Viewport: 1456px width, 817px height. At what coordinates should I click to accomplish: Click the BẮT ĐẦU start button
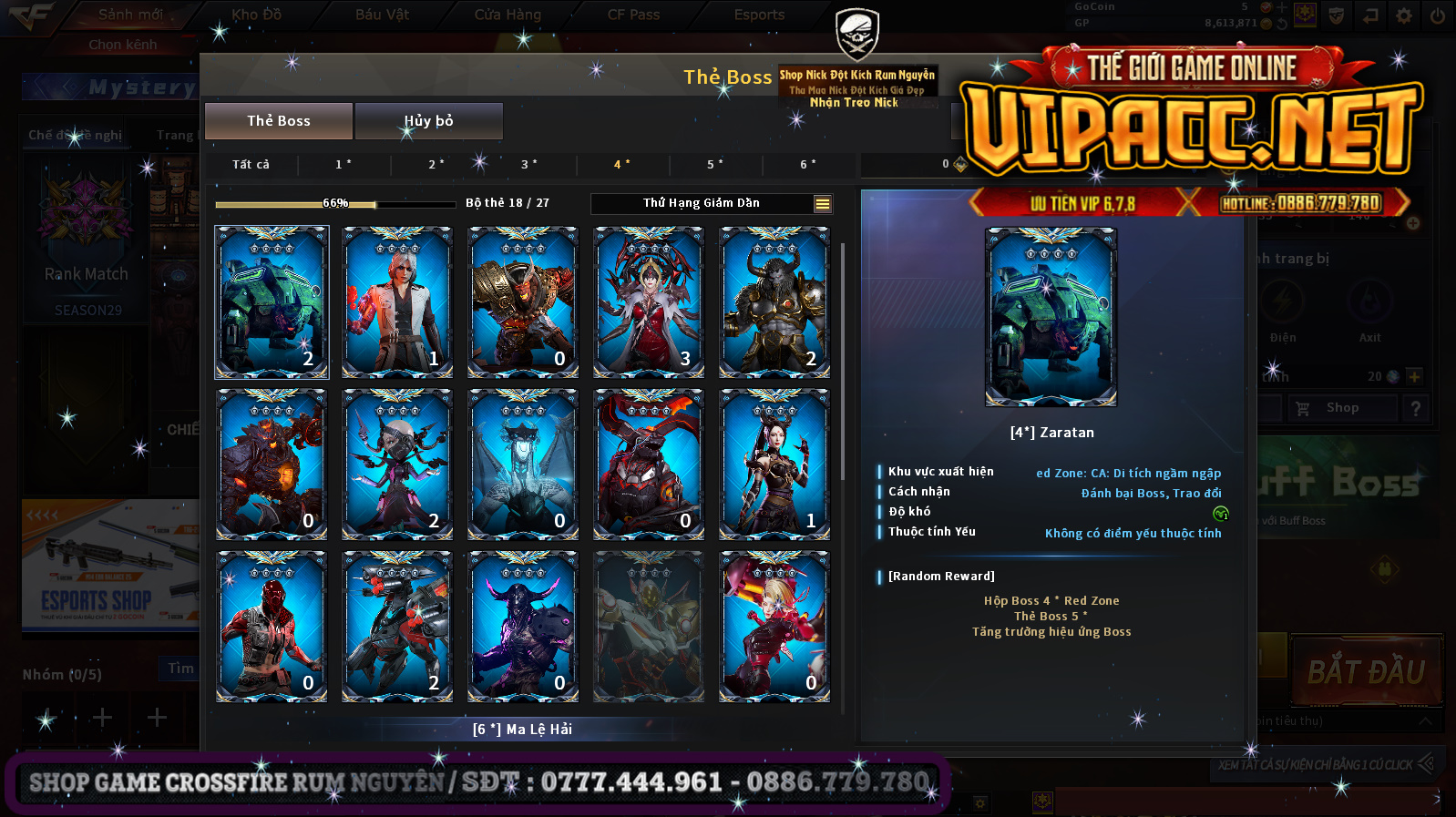click(x=1366, y=672)
